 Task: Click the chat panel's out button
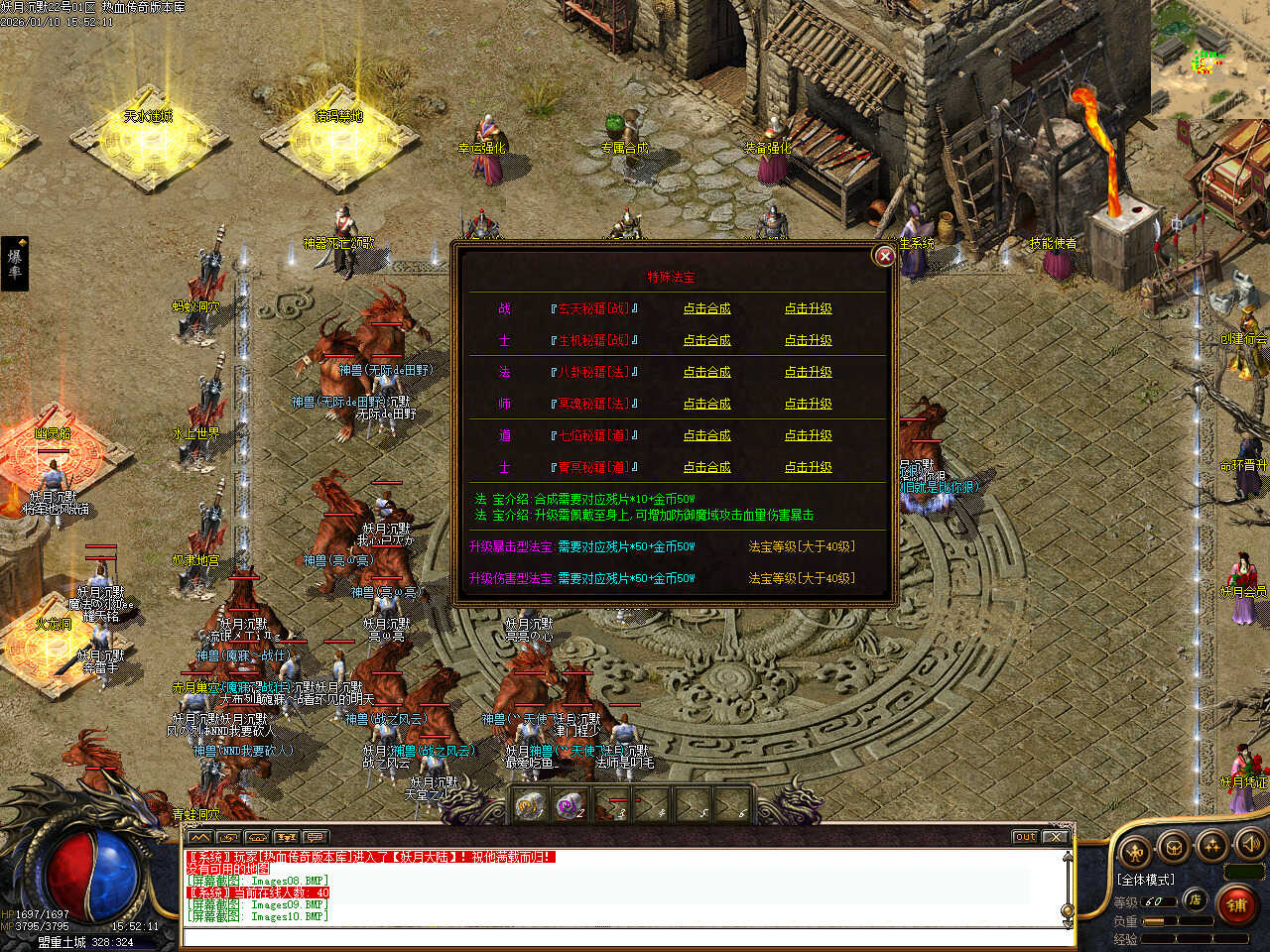(x=1025, y=837)
